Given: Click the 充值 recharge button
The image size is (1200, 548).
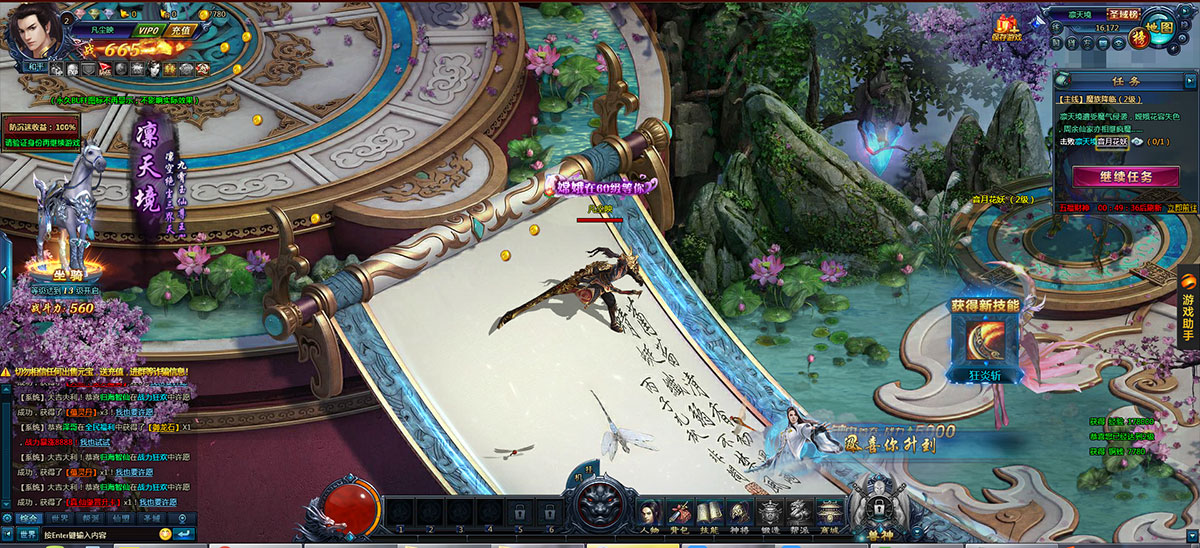Looking at the screenshot, I should 181,31.
